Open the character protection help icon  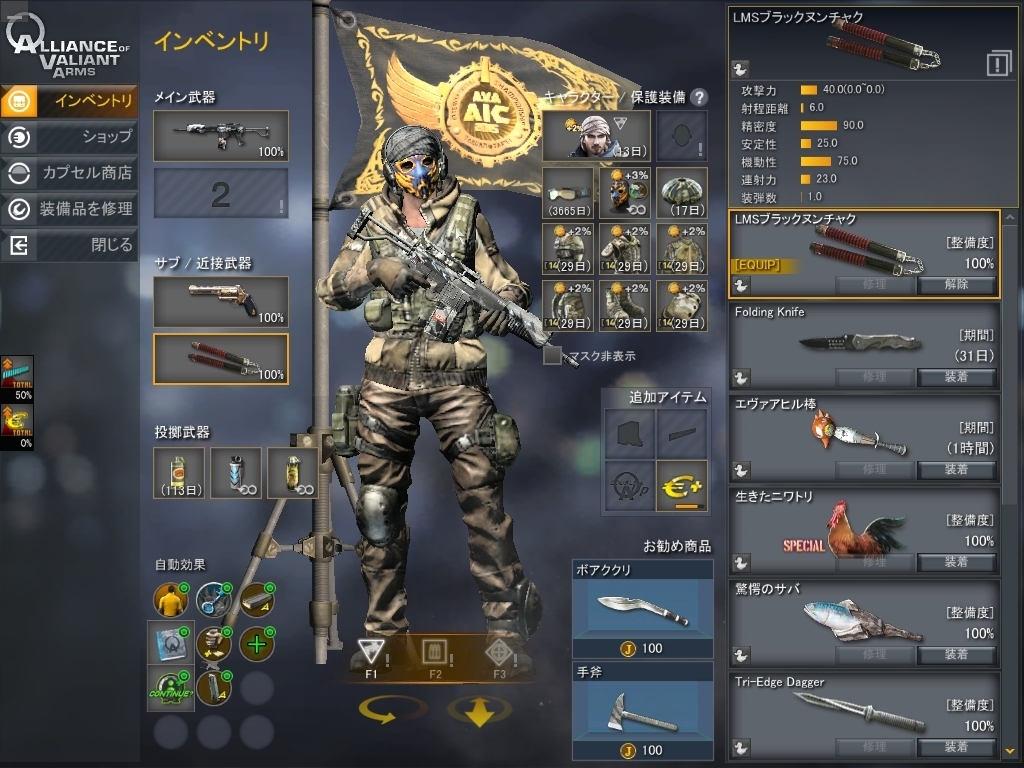[x=699, y=97]
